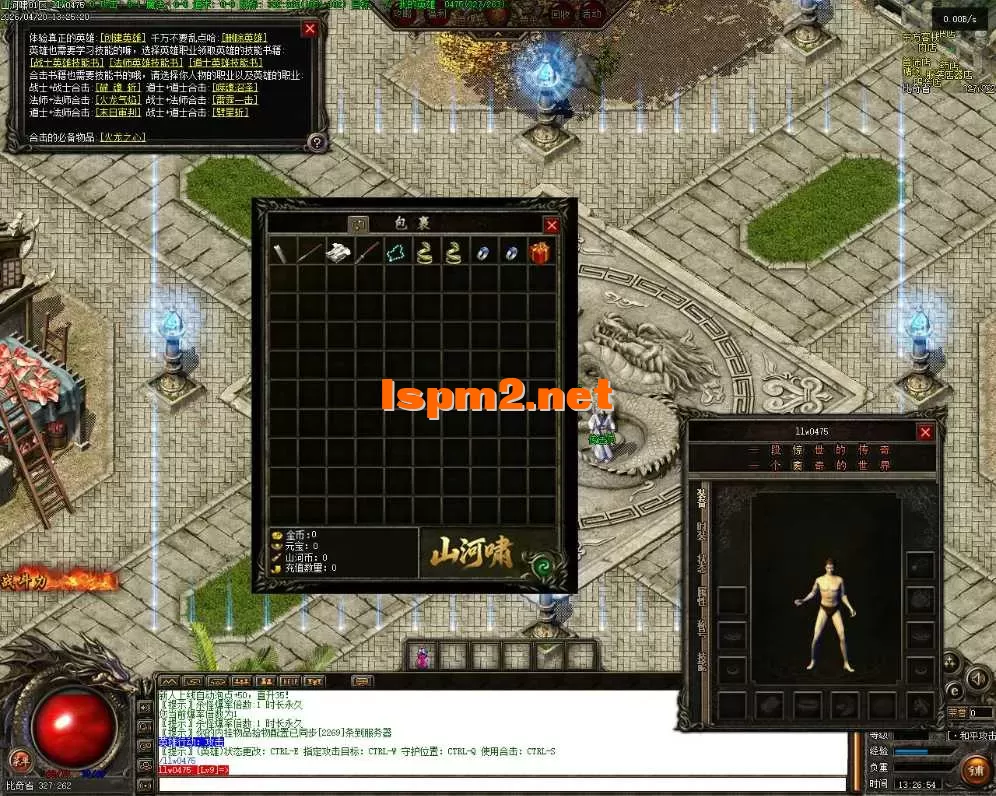Close the NPC hero dialogue window

(310, 29)
